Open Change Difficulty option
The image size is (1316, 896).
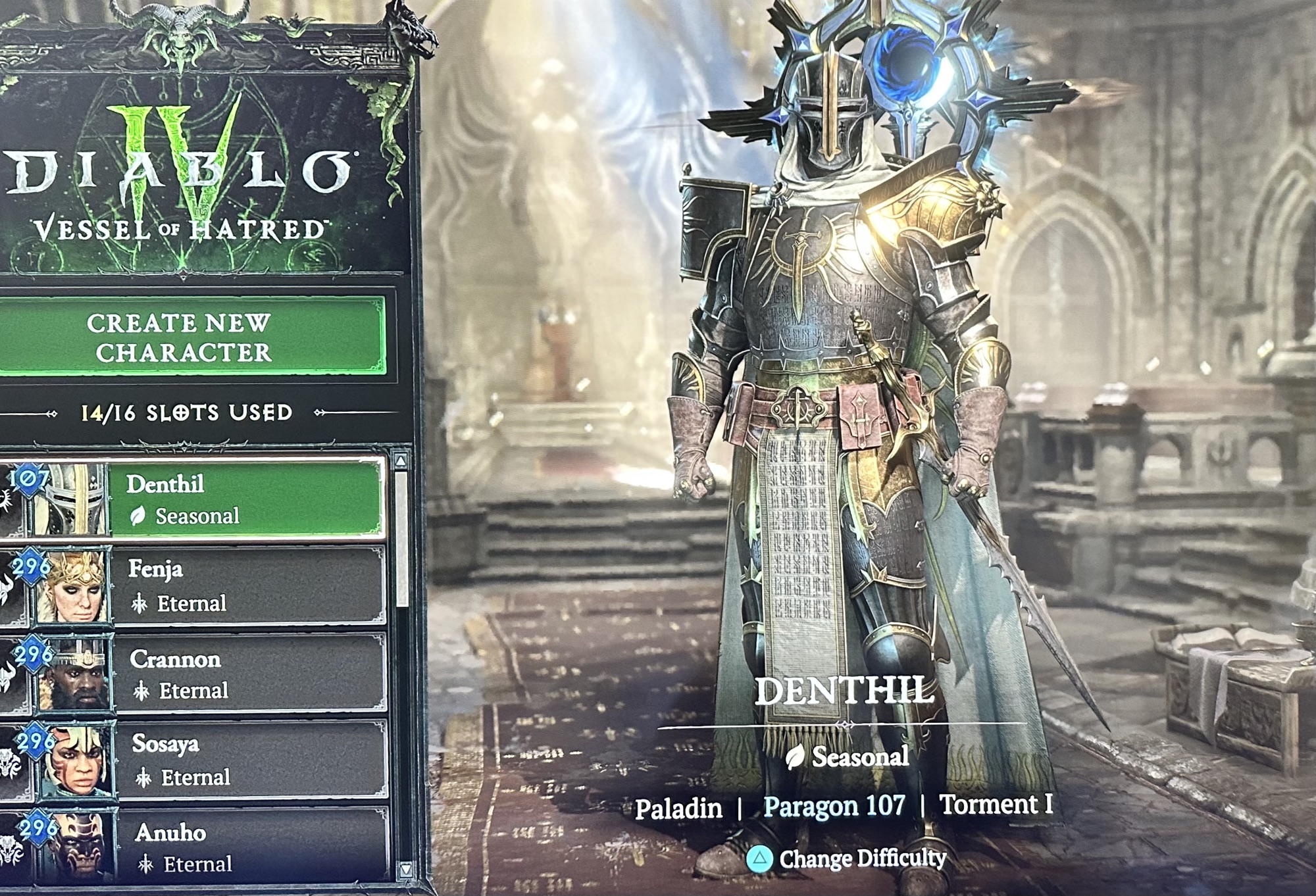click(x=848, y=859)
